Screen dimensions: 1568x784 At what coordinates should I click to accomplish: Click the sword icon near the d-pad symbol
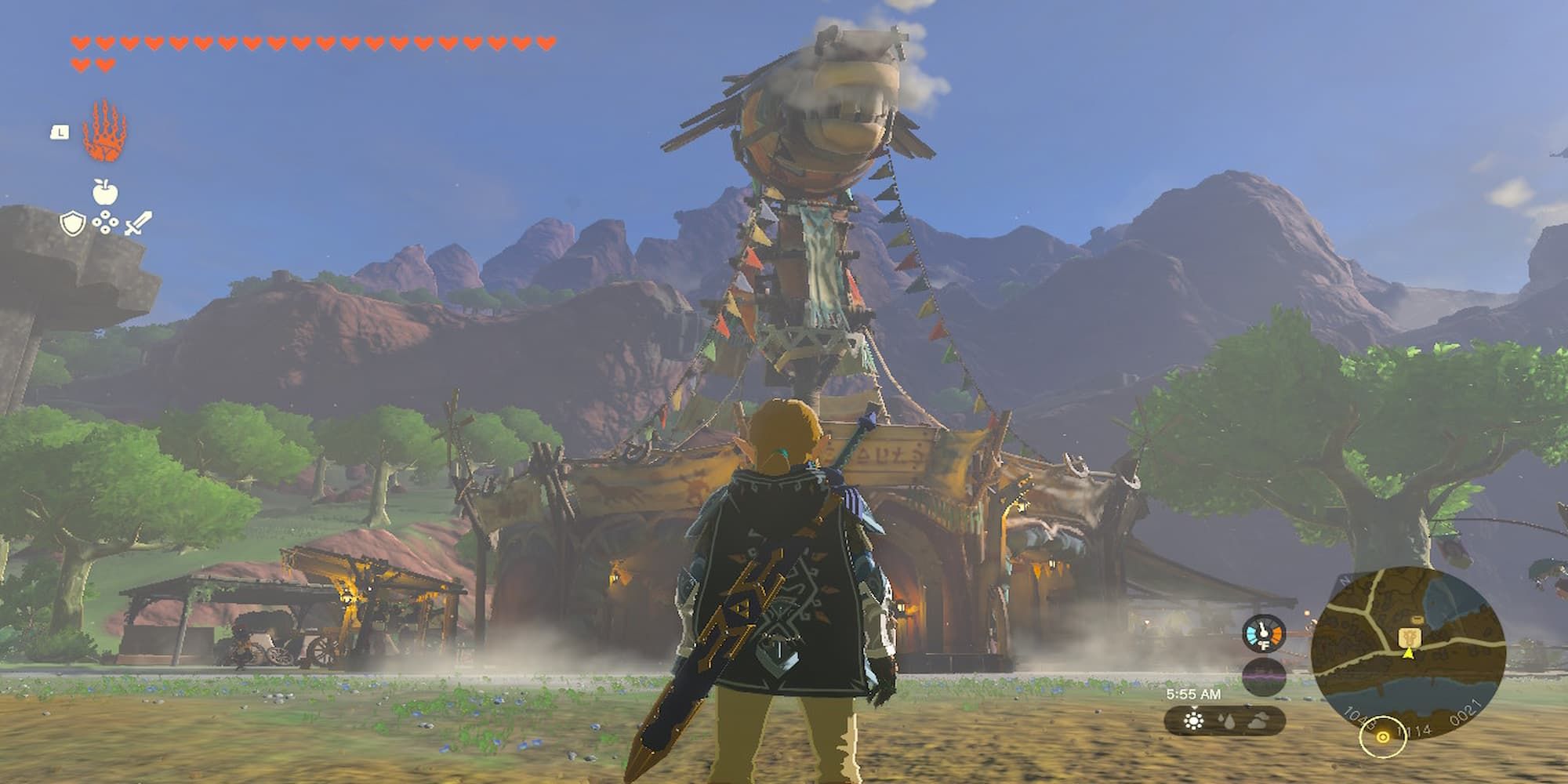(138, 223)
